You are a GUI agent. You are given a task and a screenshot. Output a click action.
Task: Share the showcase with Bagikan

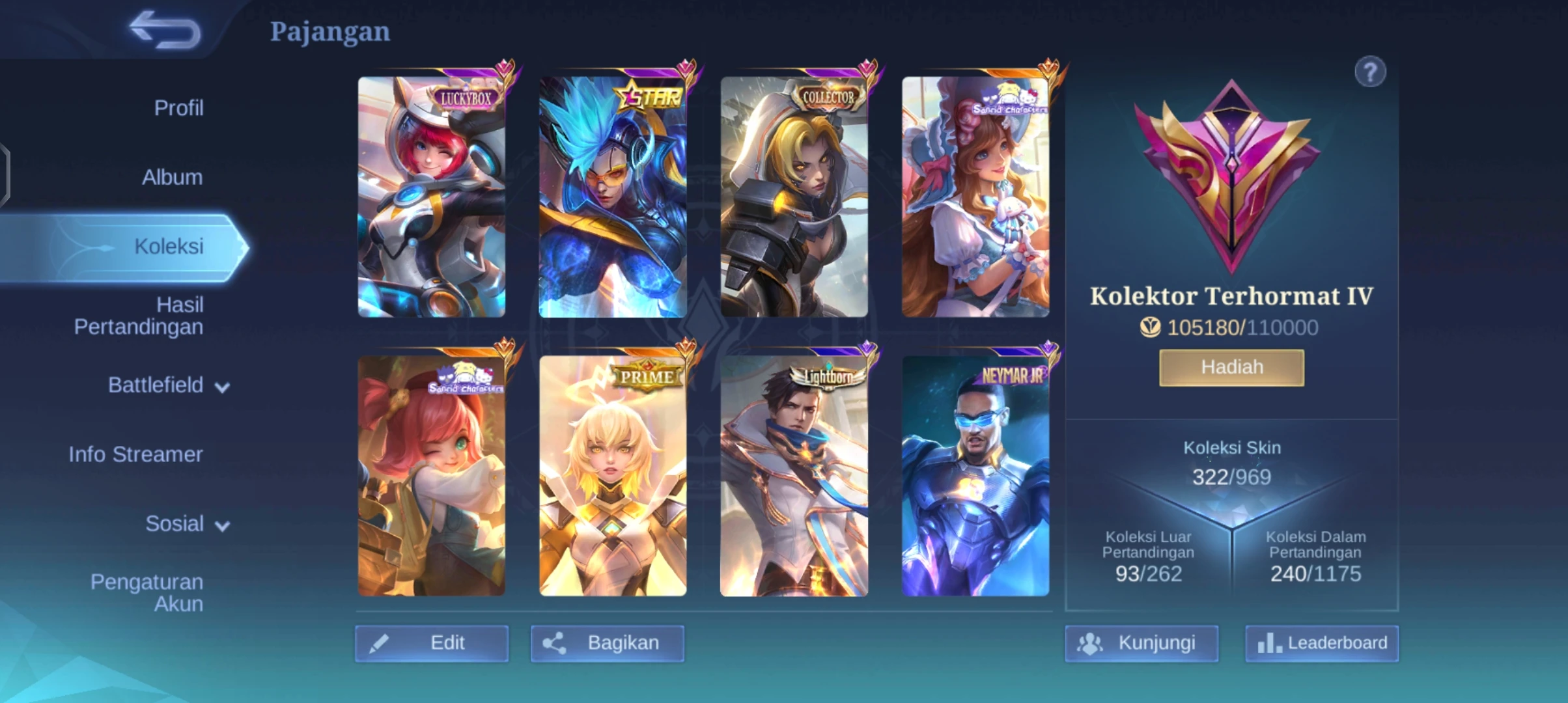(x=607, y=643)
